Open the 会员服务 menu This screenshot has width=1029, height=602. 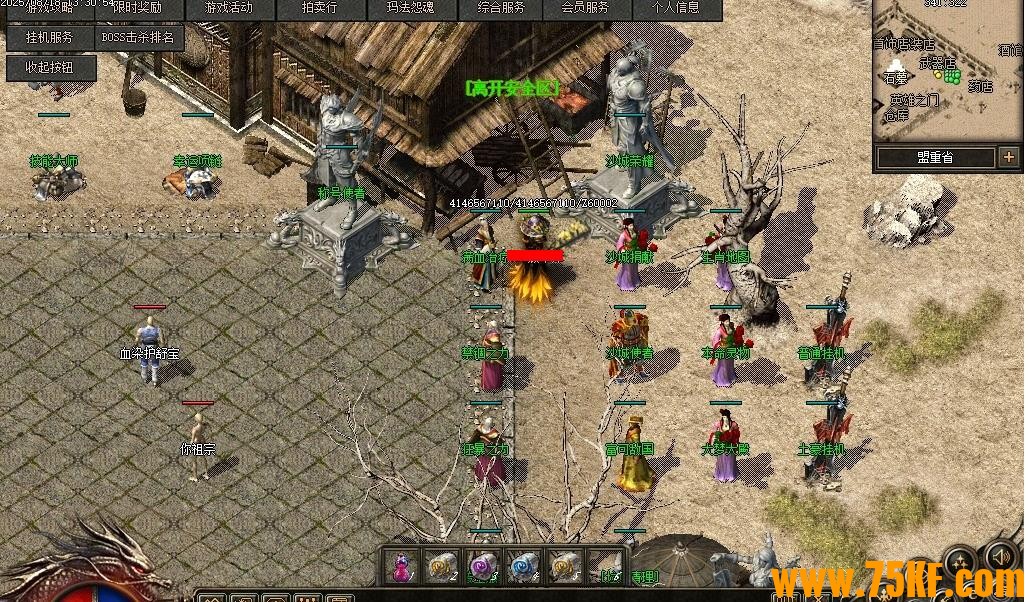tap(585, 8)
